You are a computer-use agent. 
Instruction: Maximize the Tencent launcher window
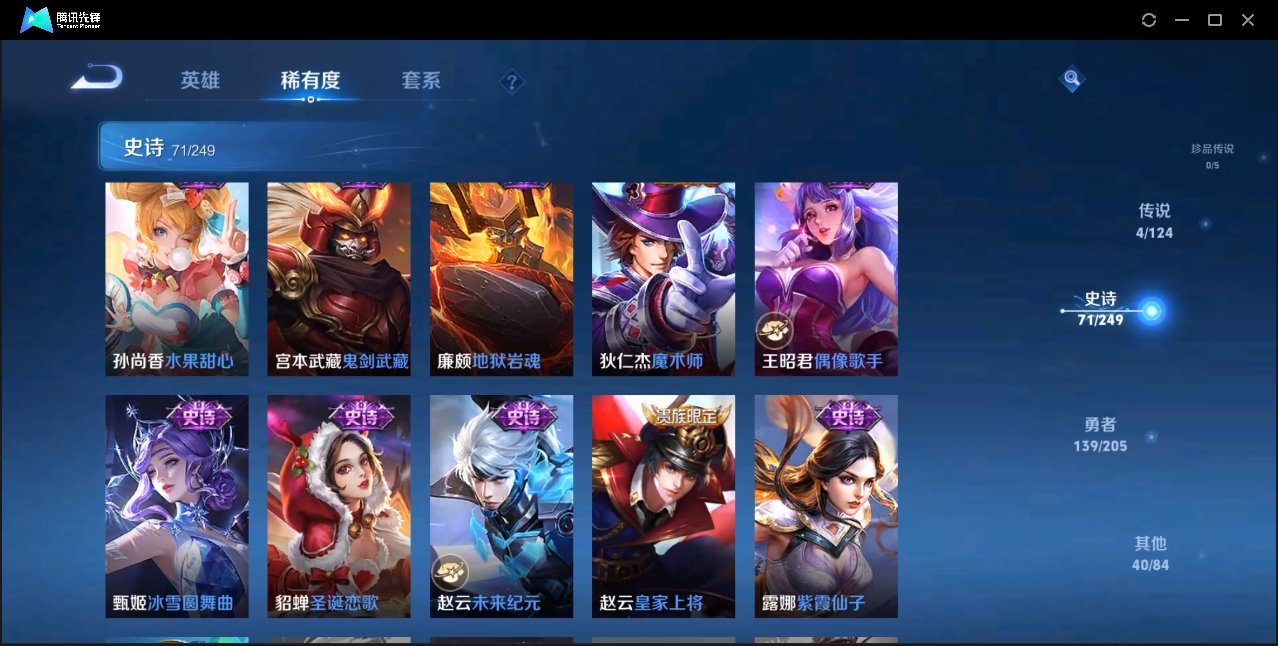[x=1215, y=20]
